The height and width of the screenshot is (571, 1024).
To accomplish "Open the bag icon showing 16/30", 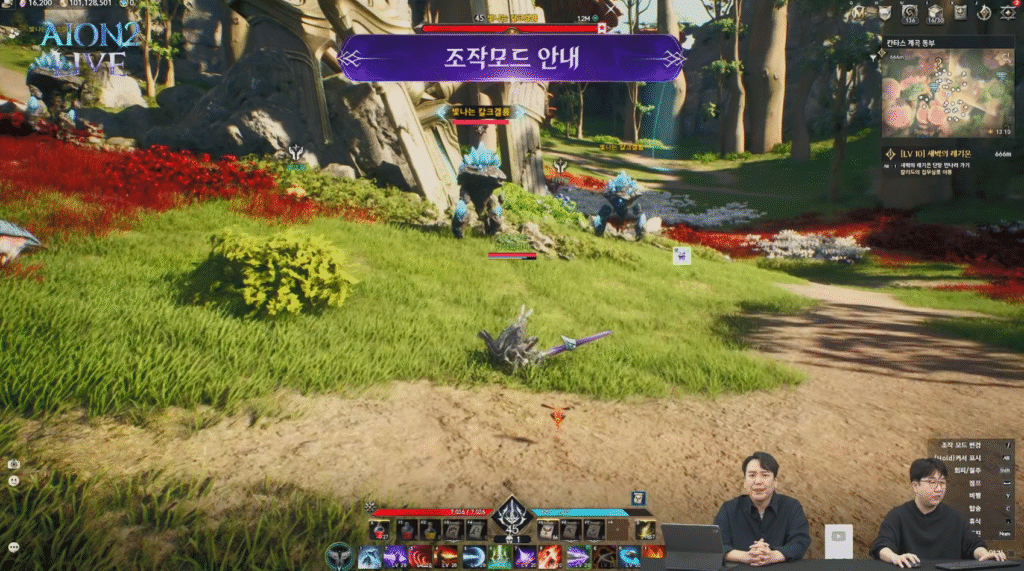I will (936, 13).
